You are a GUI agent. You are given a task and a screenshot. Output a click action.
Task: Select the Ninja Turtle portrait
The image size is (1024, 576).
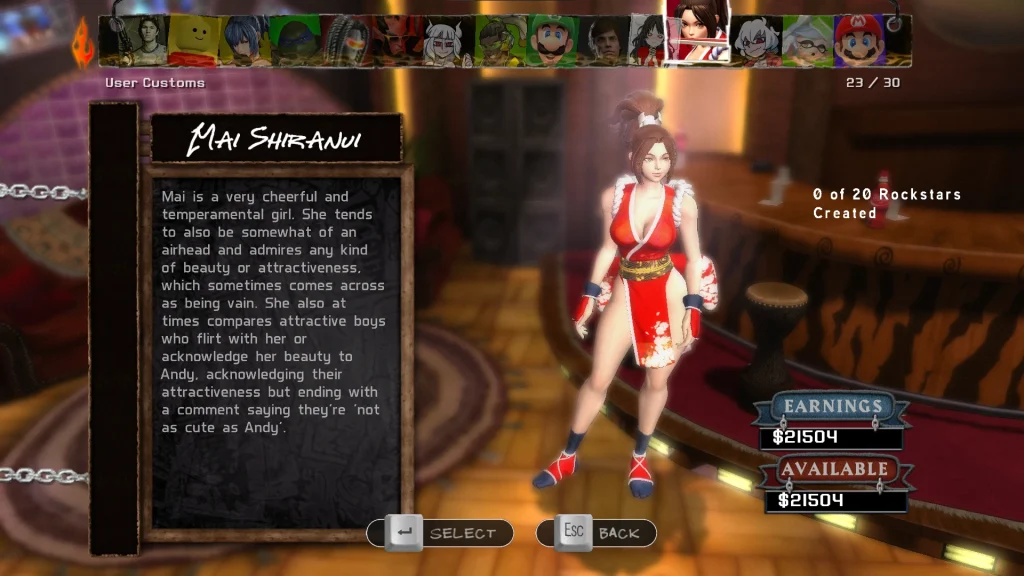pyautogui.click(x=294, y=40)
